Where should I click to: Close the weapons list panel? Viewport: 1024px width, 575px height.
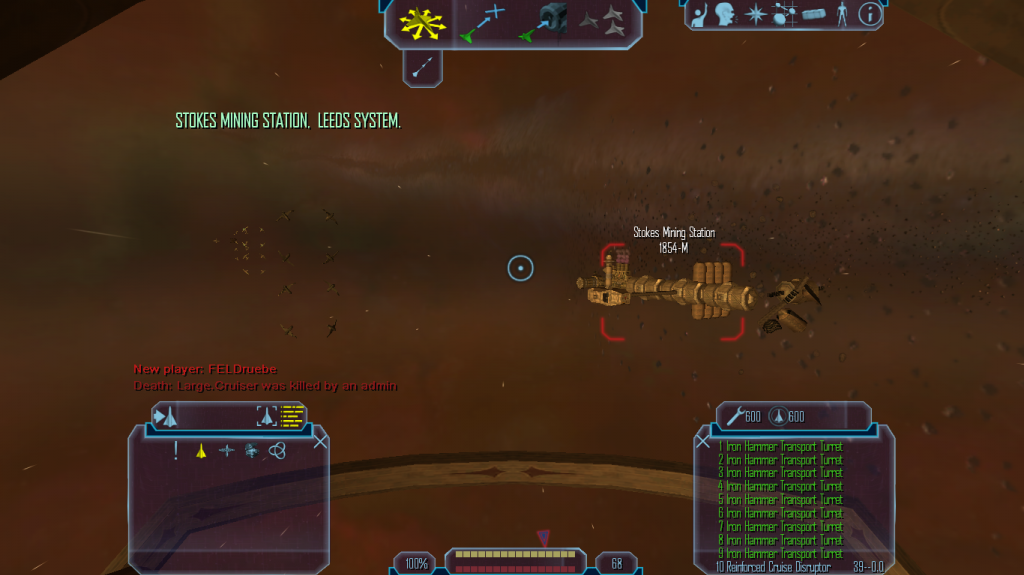click(x=703, y=441)
